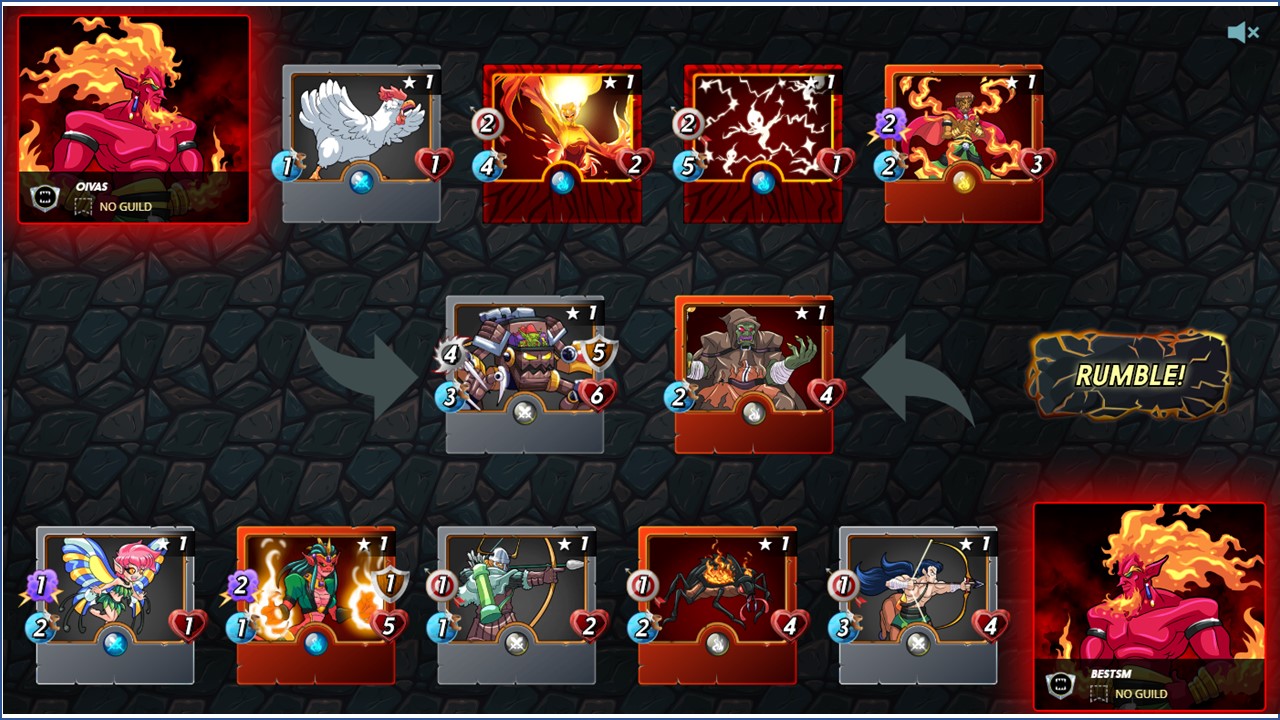
Task: Click the RUMBLE! button
Action: pos(1129,376)
